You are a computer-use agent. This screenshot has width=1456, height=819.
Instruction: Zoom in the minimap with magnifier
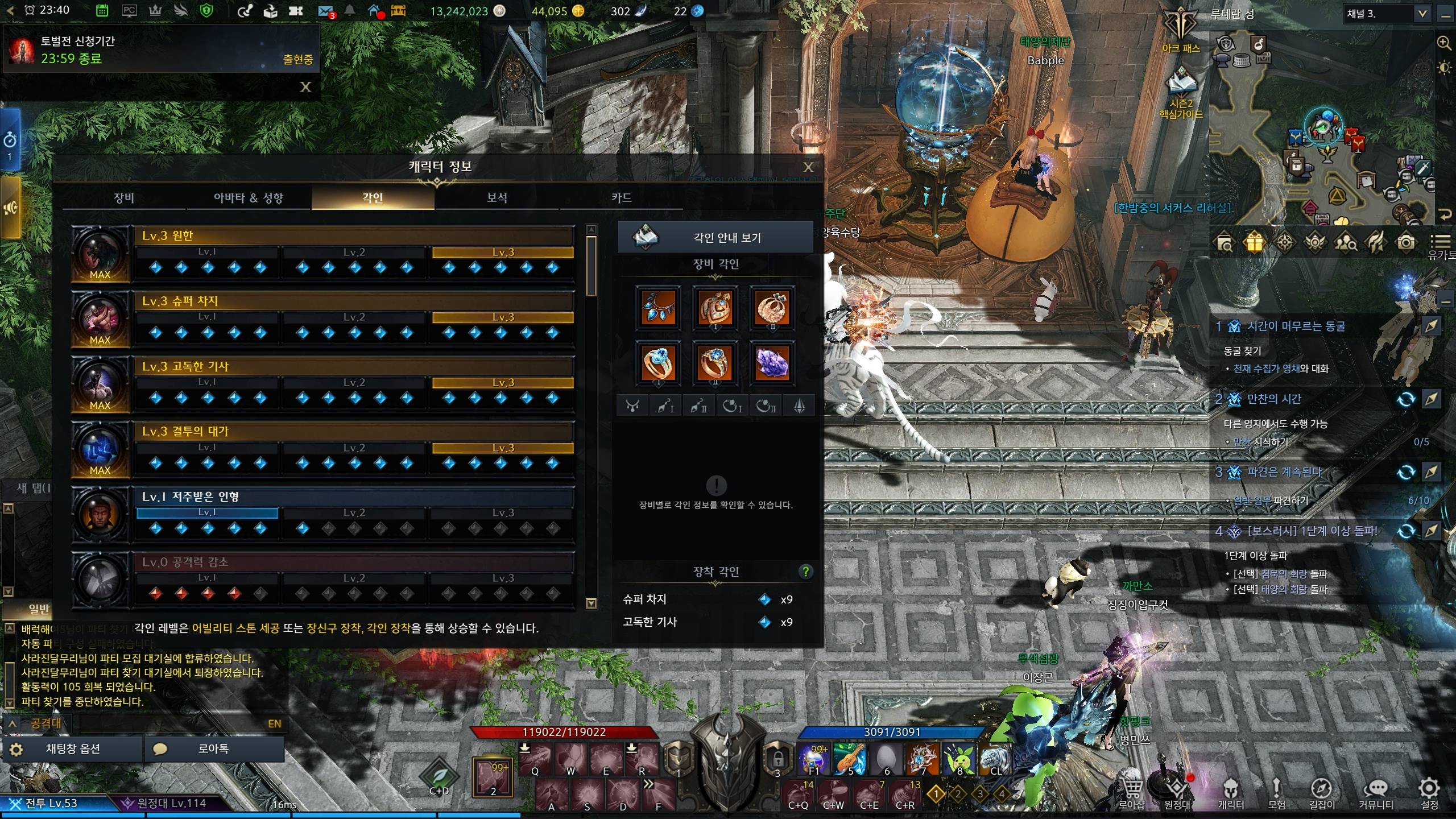(x=1443, y=43)
